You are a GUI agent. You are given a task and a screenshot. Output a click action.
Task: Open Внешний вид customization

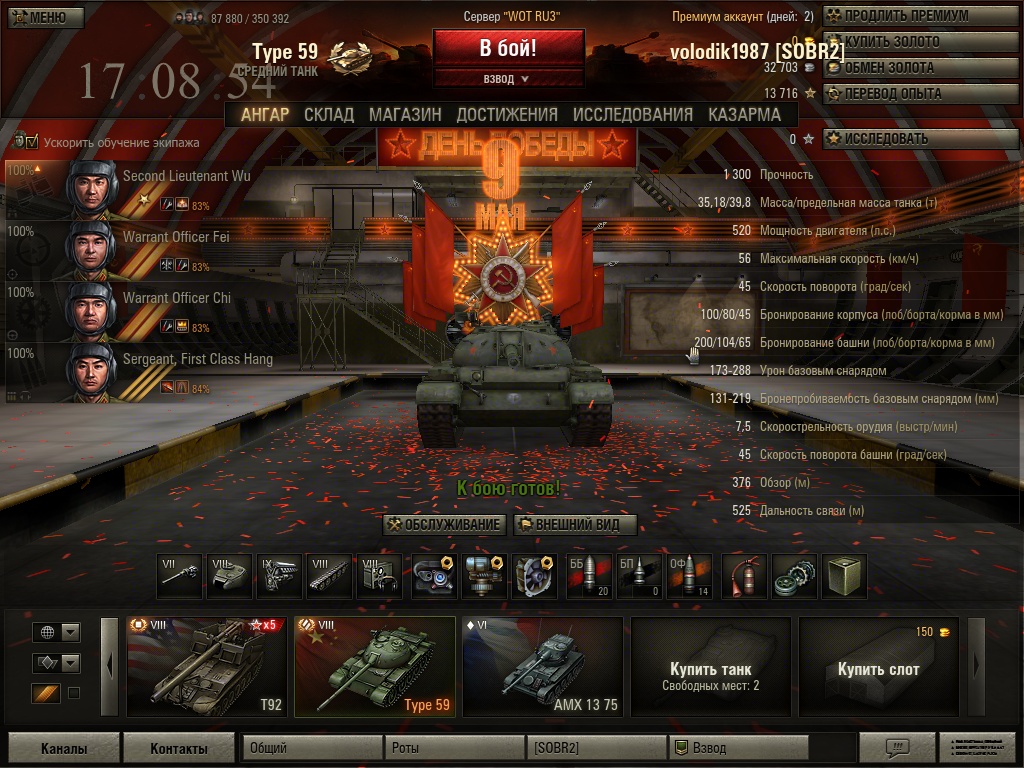pos(575,524)
